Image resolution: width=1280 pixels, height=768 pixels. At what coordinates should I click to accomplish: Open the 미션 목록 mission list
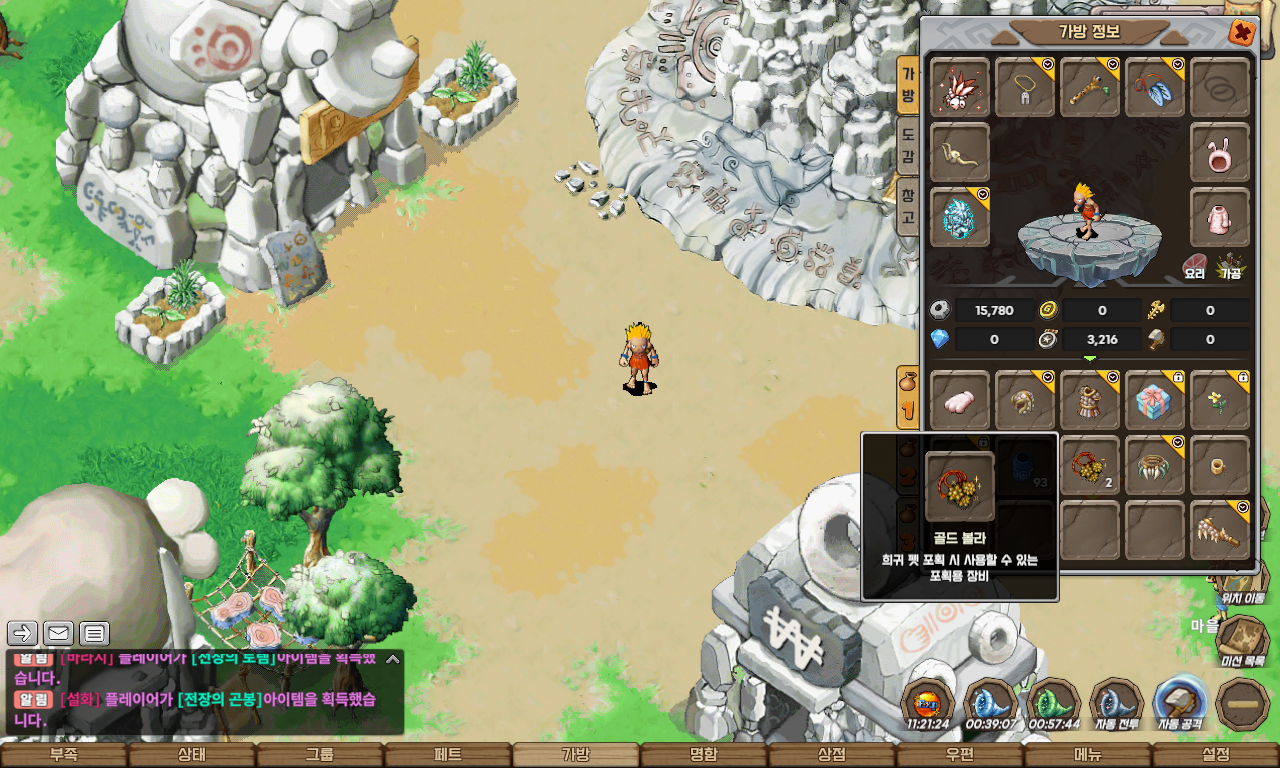point(1243,639)
